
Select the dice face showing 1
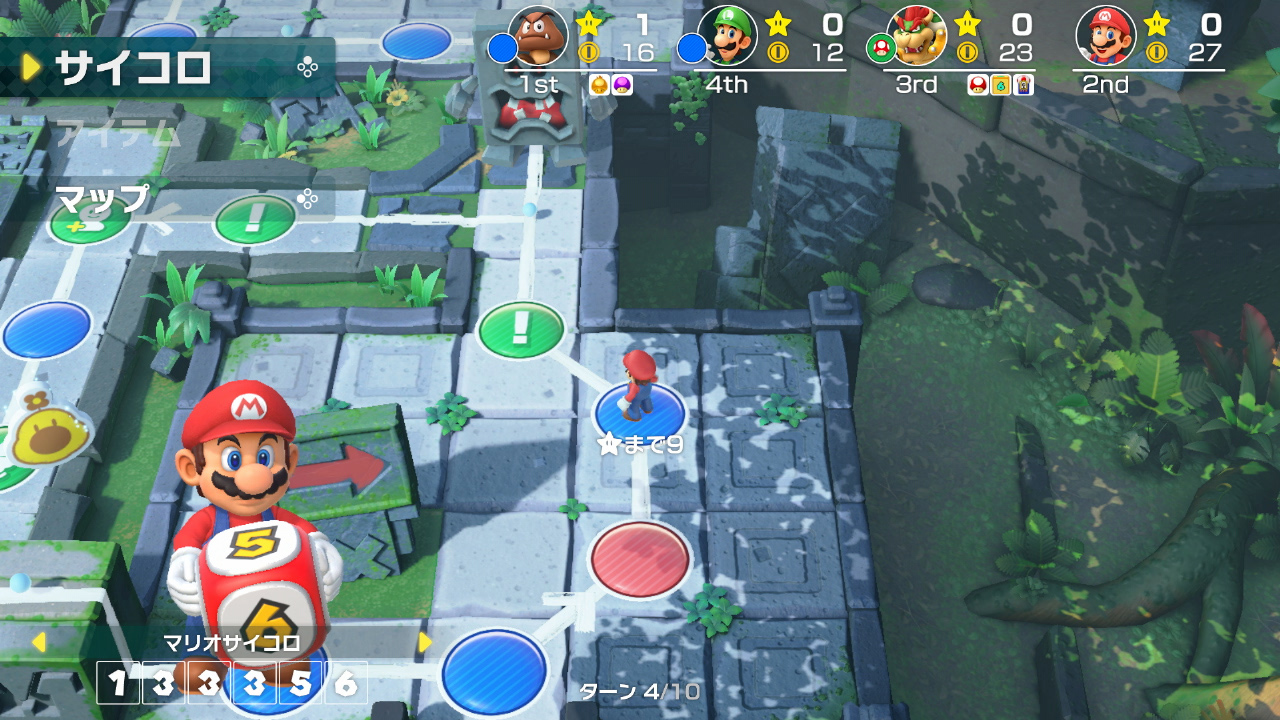[117, 683]
